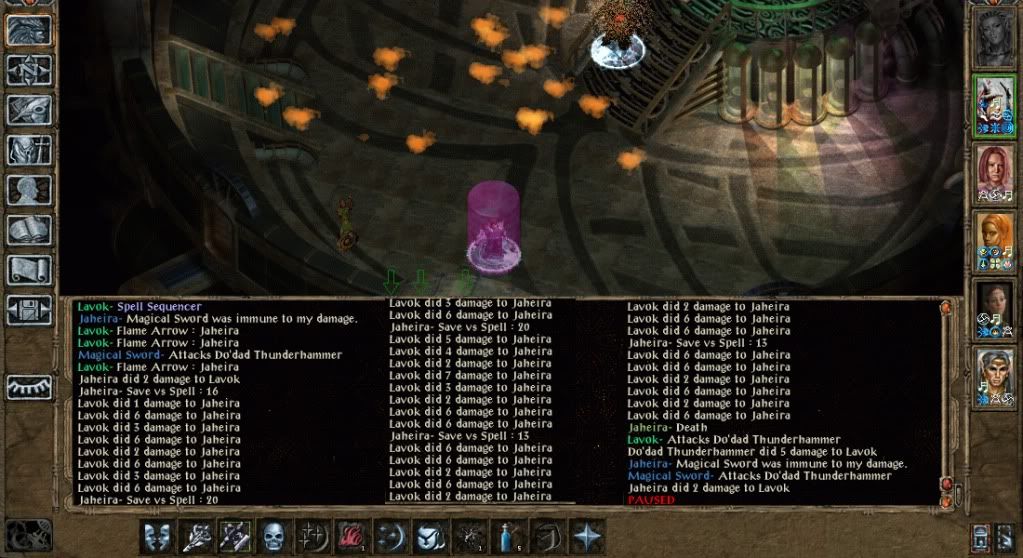1023x558 pixels.
Task: Open the options menu with the floppy disk button
Action: point(30,309)
